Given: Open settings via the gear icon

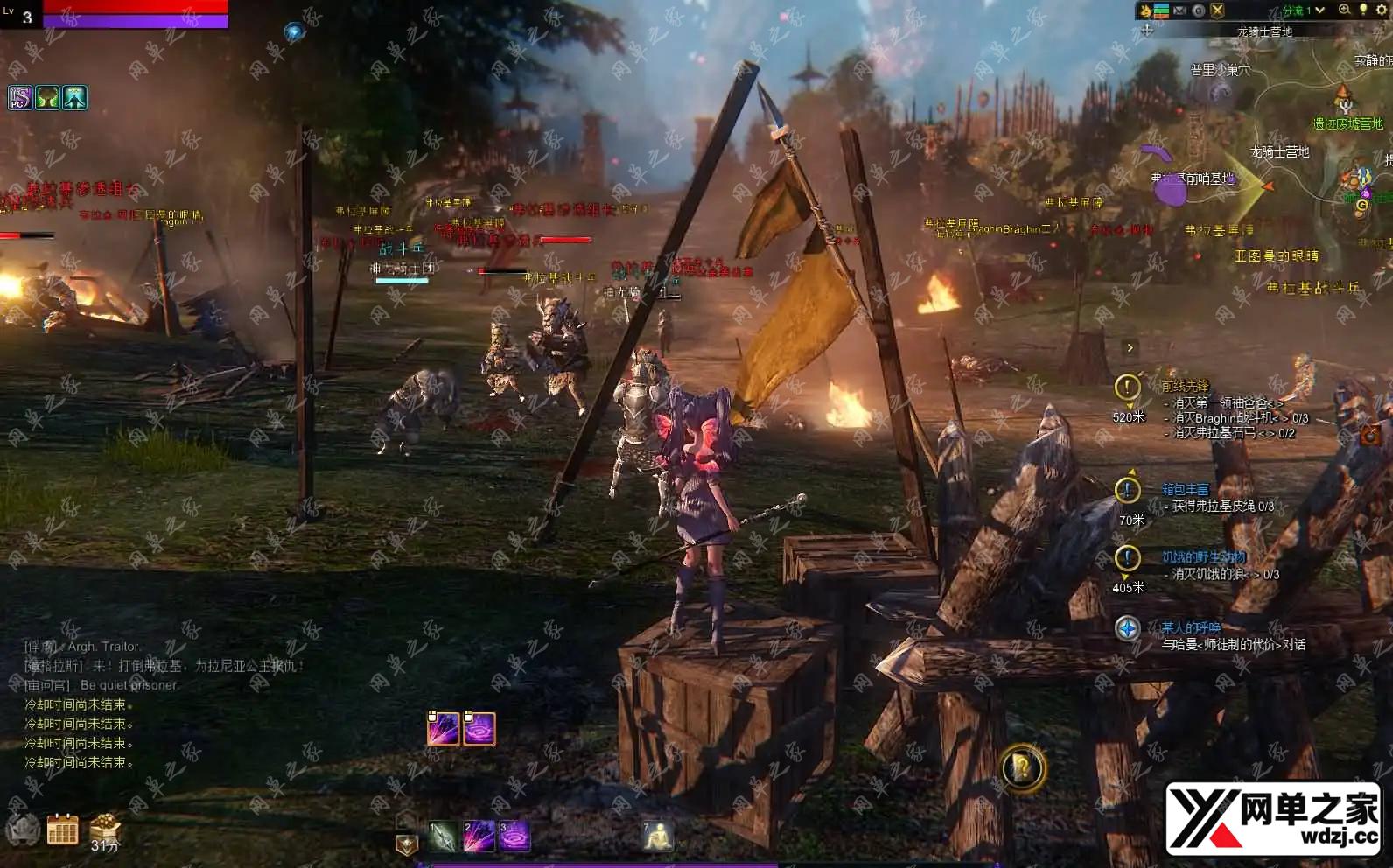Looking at the screenshot, I should click(x=1382, y=10).
